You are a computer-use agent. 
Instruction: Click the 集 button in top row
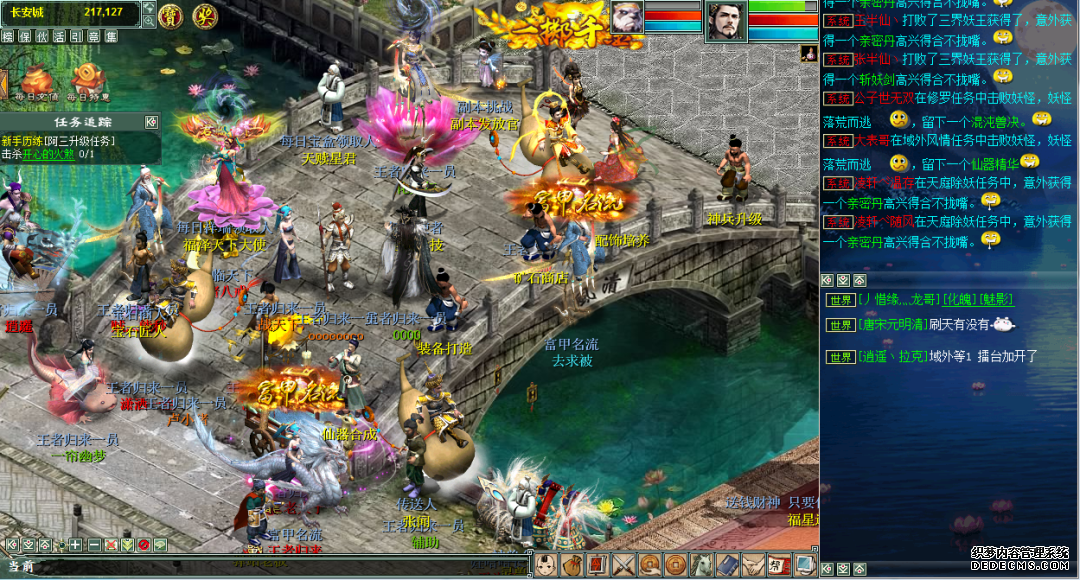point(109,36)
